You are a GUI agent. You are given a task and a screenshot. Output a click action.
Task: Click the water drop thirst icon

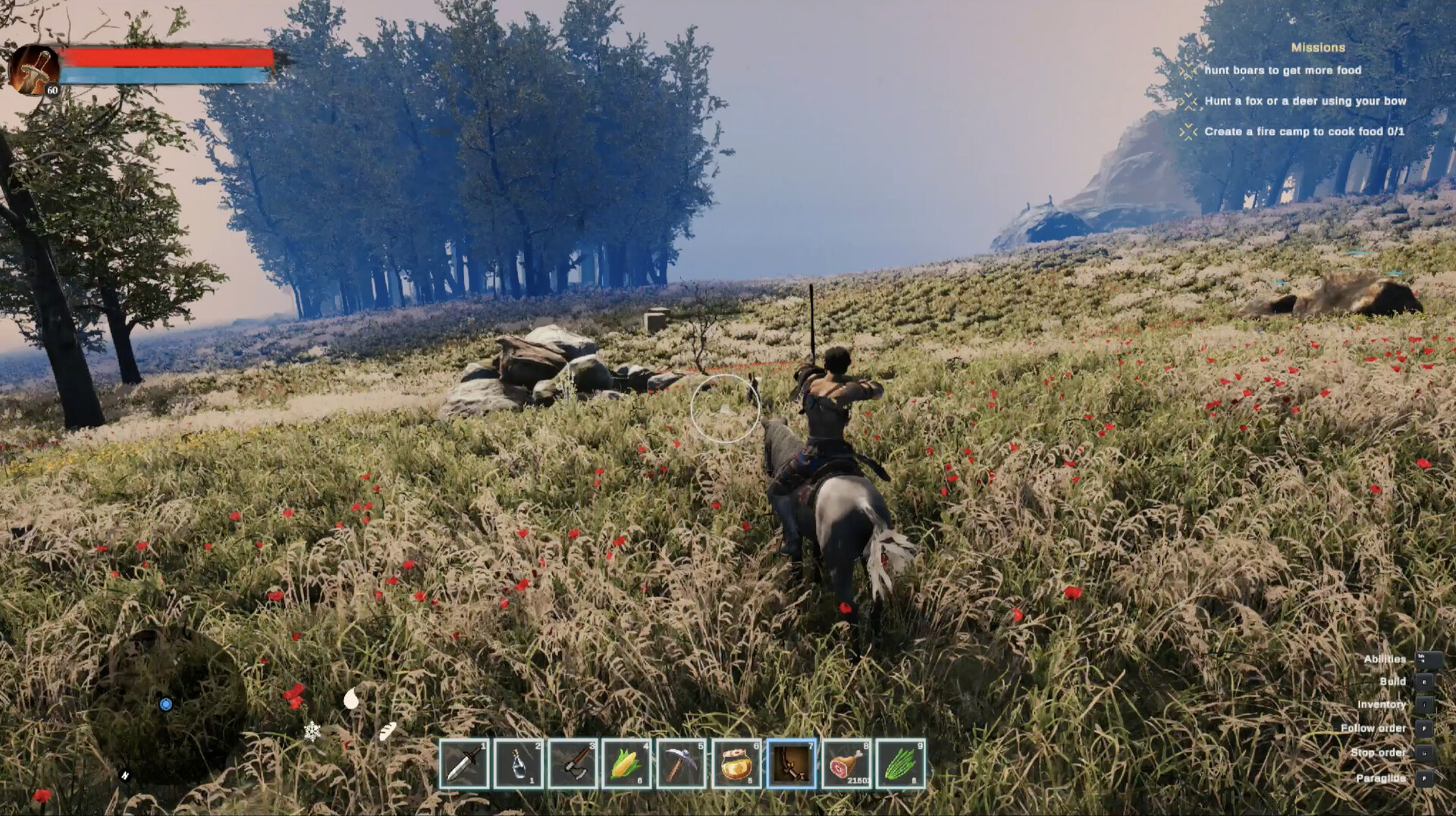(351, 698)
